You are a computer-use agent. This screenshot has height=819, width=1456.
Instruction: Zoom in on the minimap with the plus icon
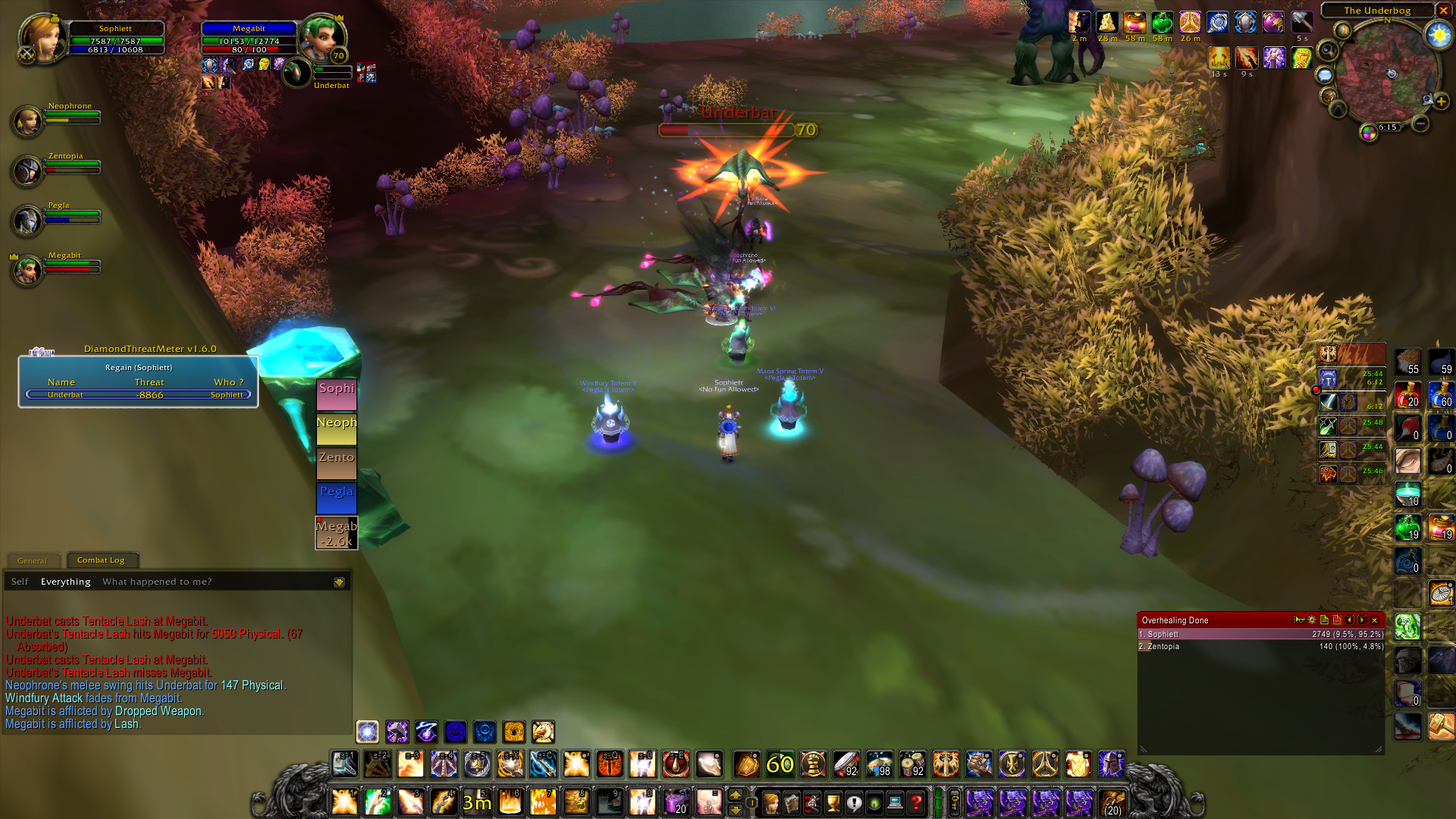click(x=1442, y=101)
